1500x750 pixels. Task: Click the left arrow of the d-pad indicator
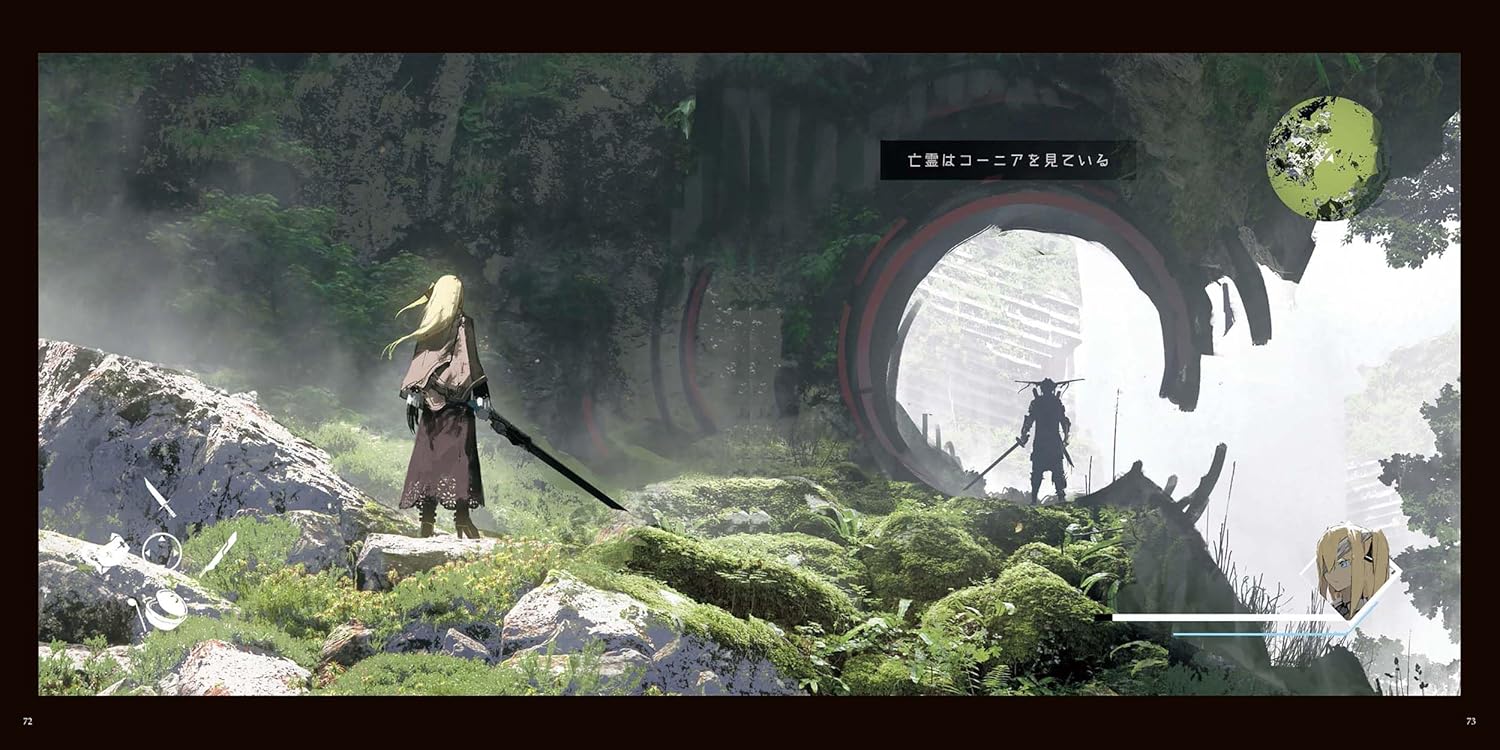146,551
